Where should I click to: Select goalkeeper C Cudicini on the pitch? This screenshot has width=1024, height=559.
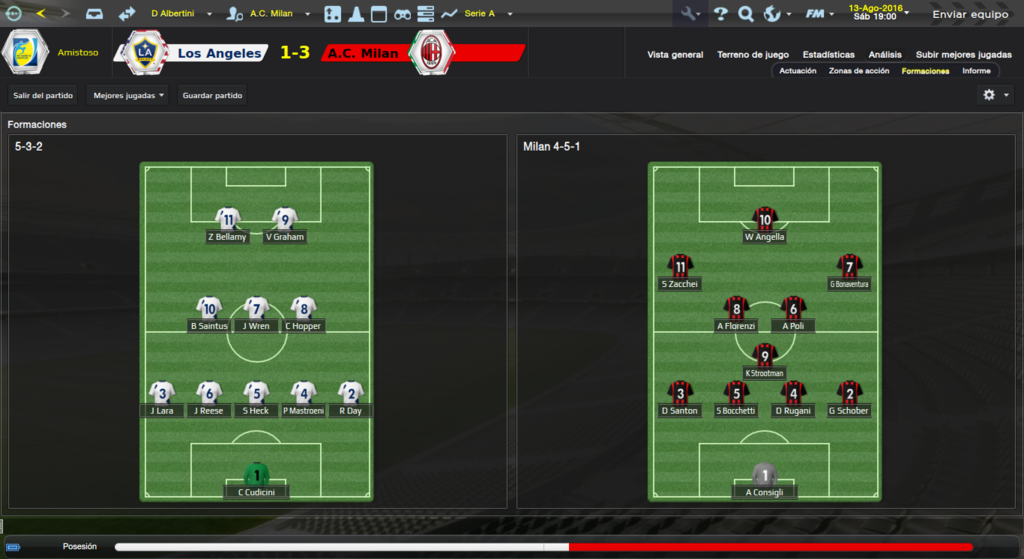point(257,480)
